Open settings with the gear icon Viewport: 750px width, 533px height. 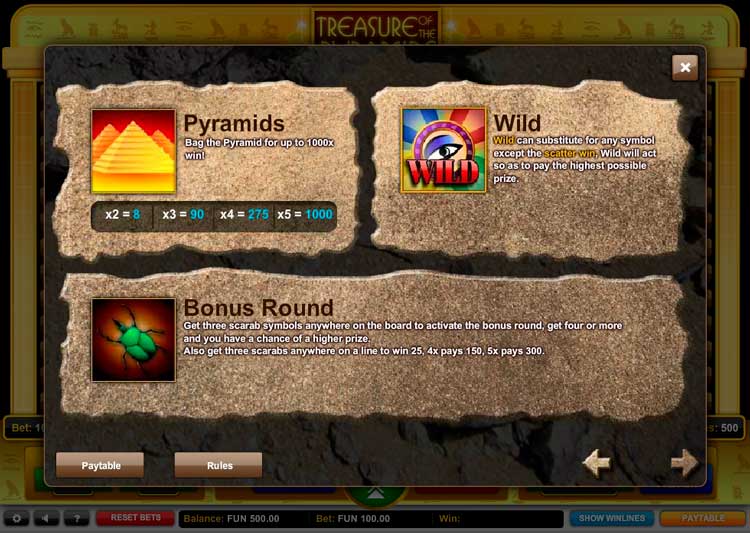[16, 518]
